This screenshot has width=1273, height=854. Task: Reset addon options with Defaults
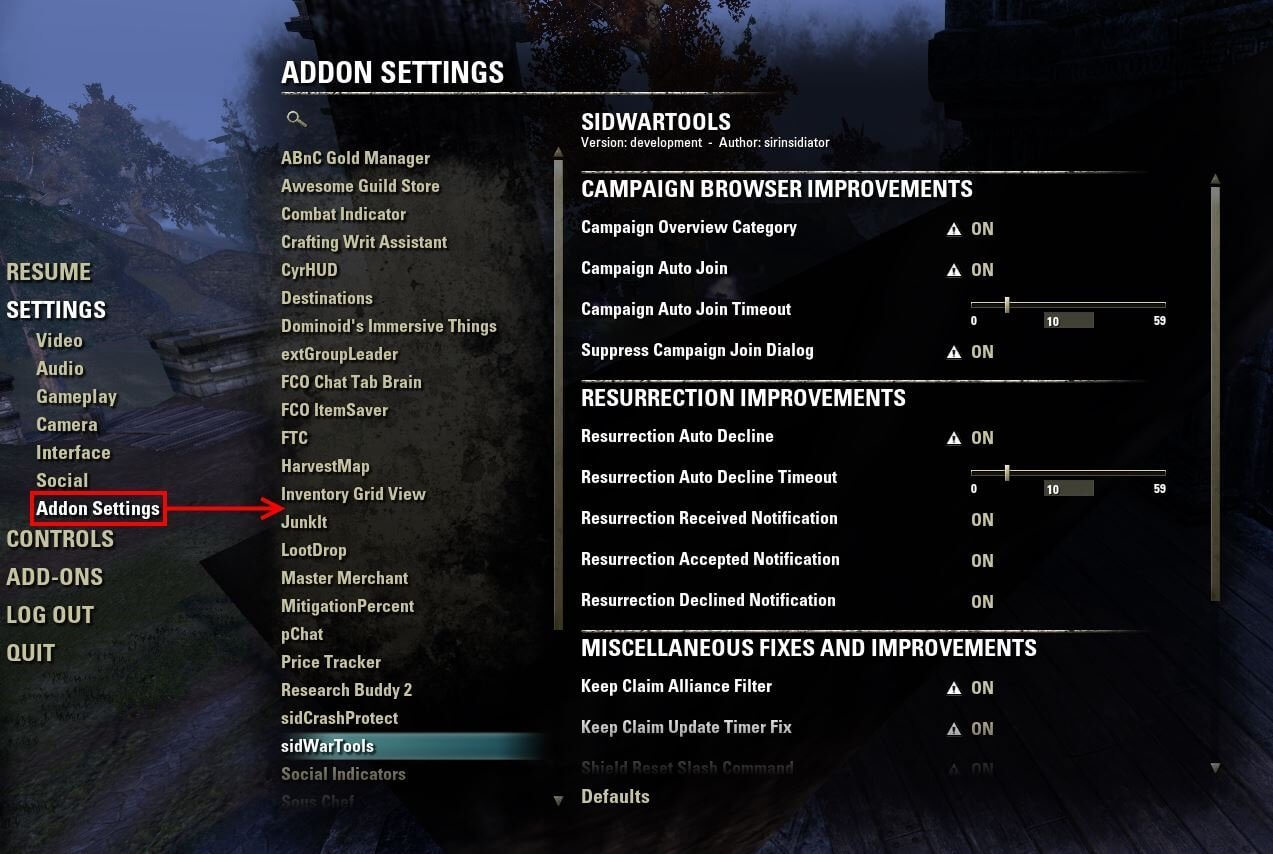[615, 797]
